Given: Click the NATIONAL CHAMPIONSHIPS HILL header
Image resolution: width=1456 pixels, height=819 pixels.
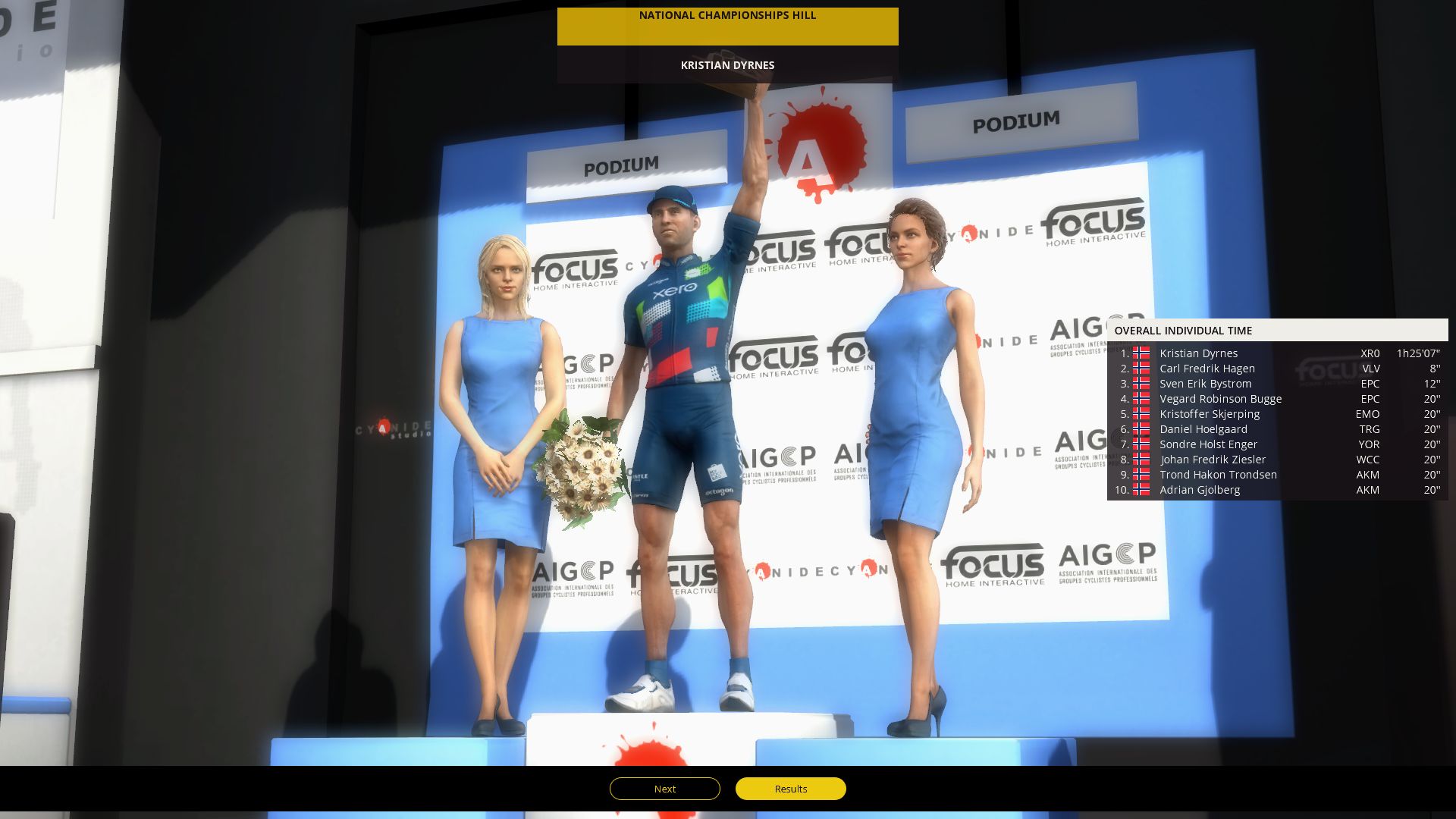Looking at the screenshot, I should (727, 15).
